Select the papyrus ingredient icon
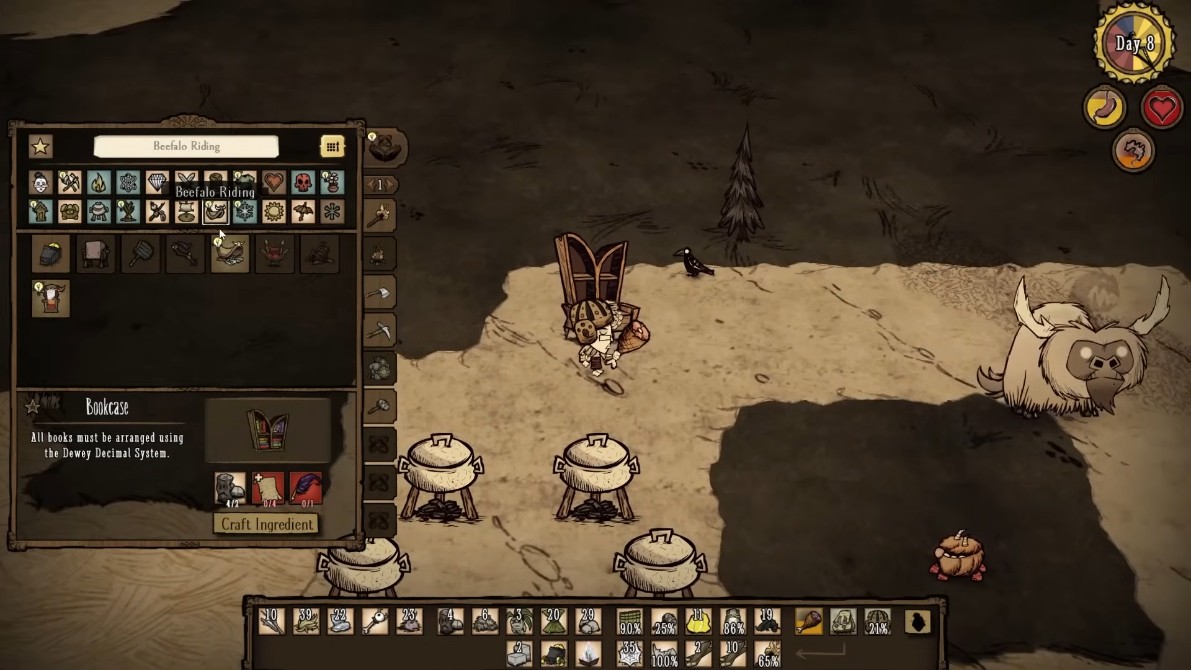The image size is (1191, 670). (x=268, y=489)
